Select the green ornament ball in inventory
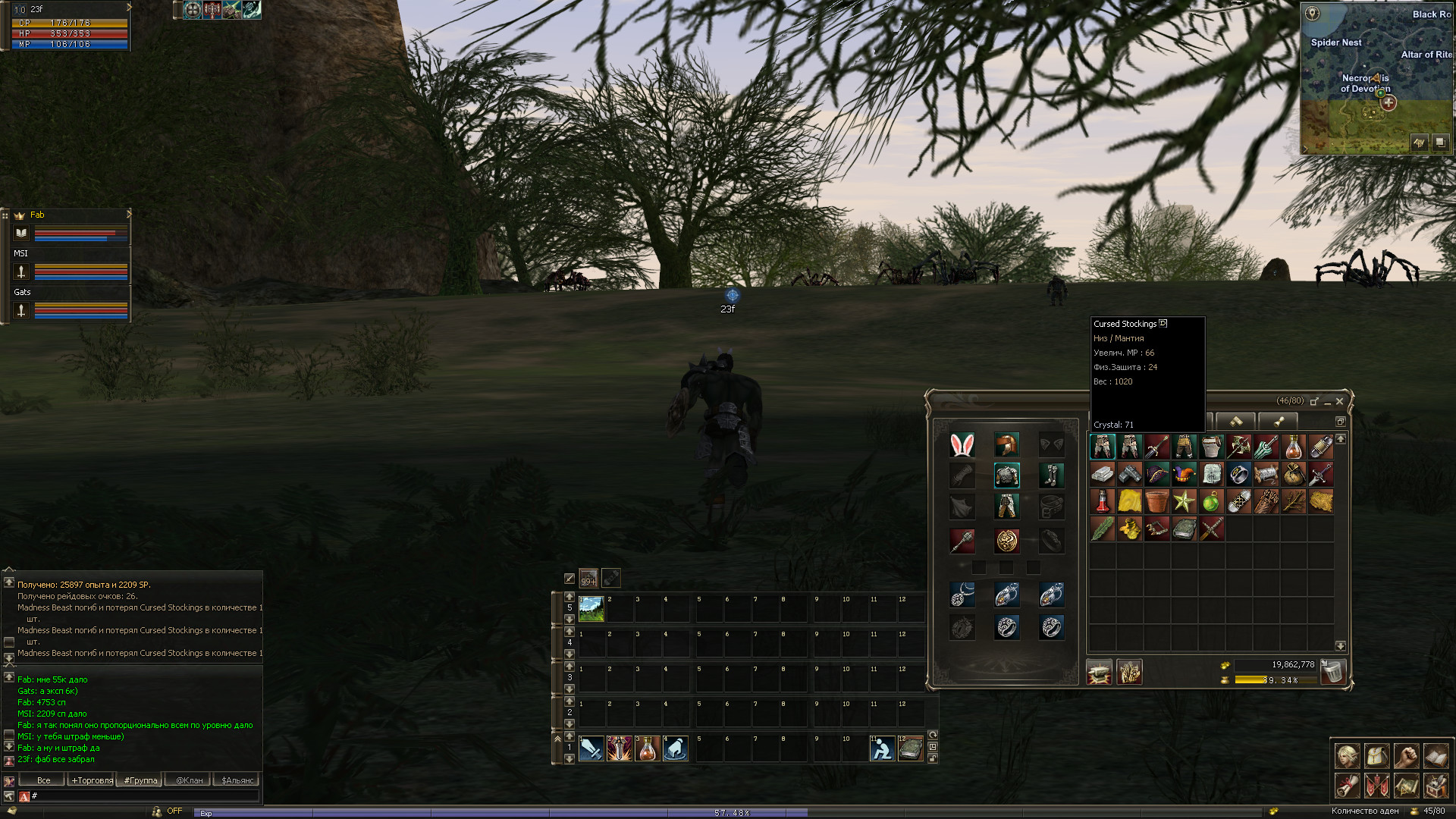Image resolution: width=1456 pixels, height=819 pixels. click(x=1211, y=502)
